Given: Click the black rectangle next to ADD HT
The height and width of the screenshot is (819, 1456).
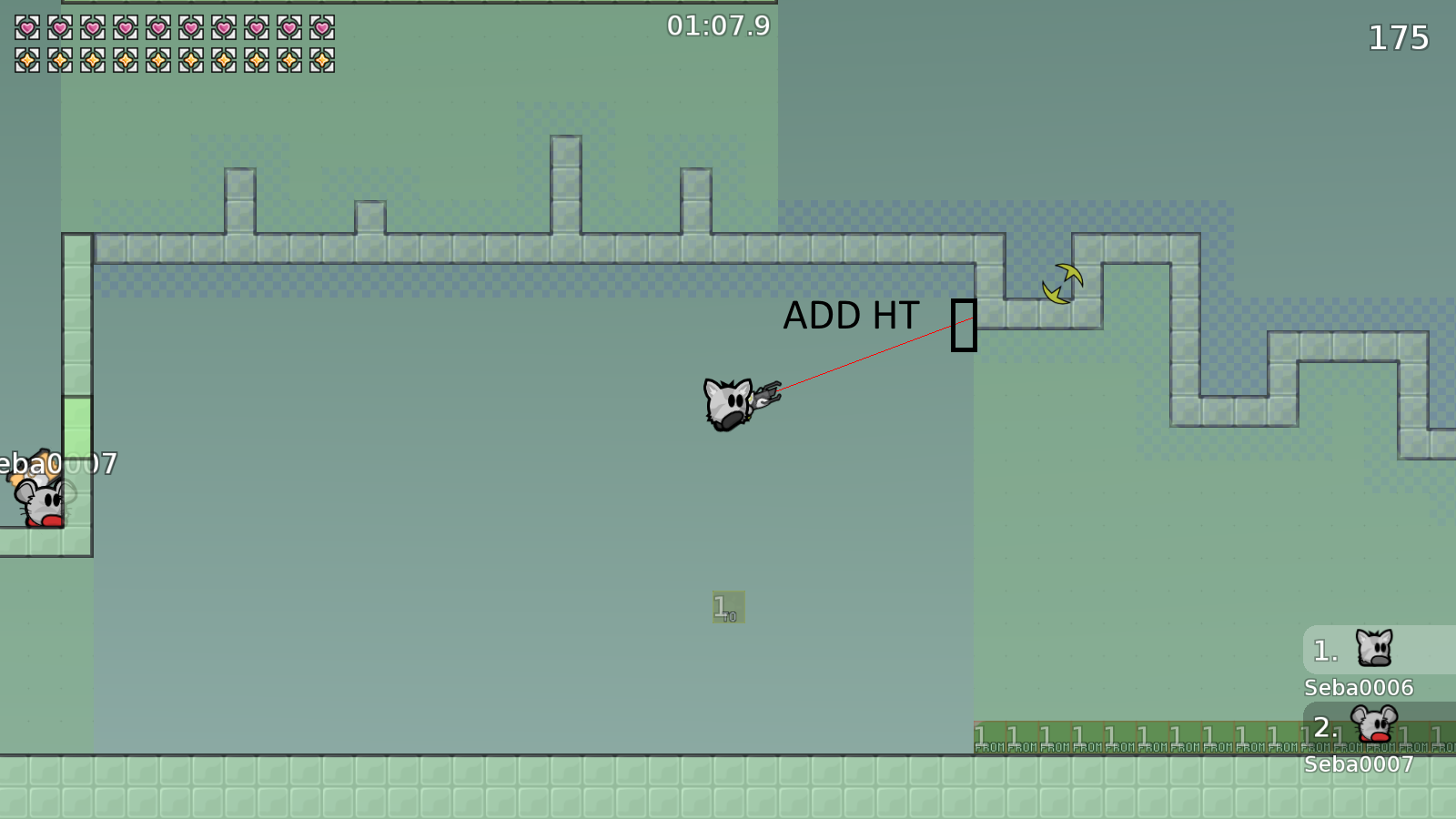Looking at the screenshot, I should [965, 326].
